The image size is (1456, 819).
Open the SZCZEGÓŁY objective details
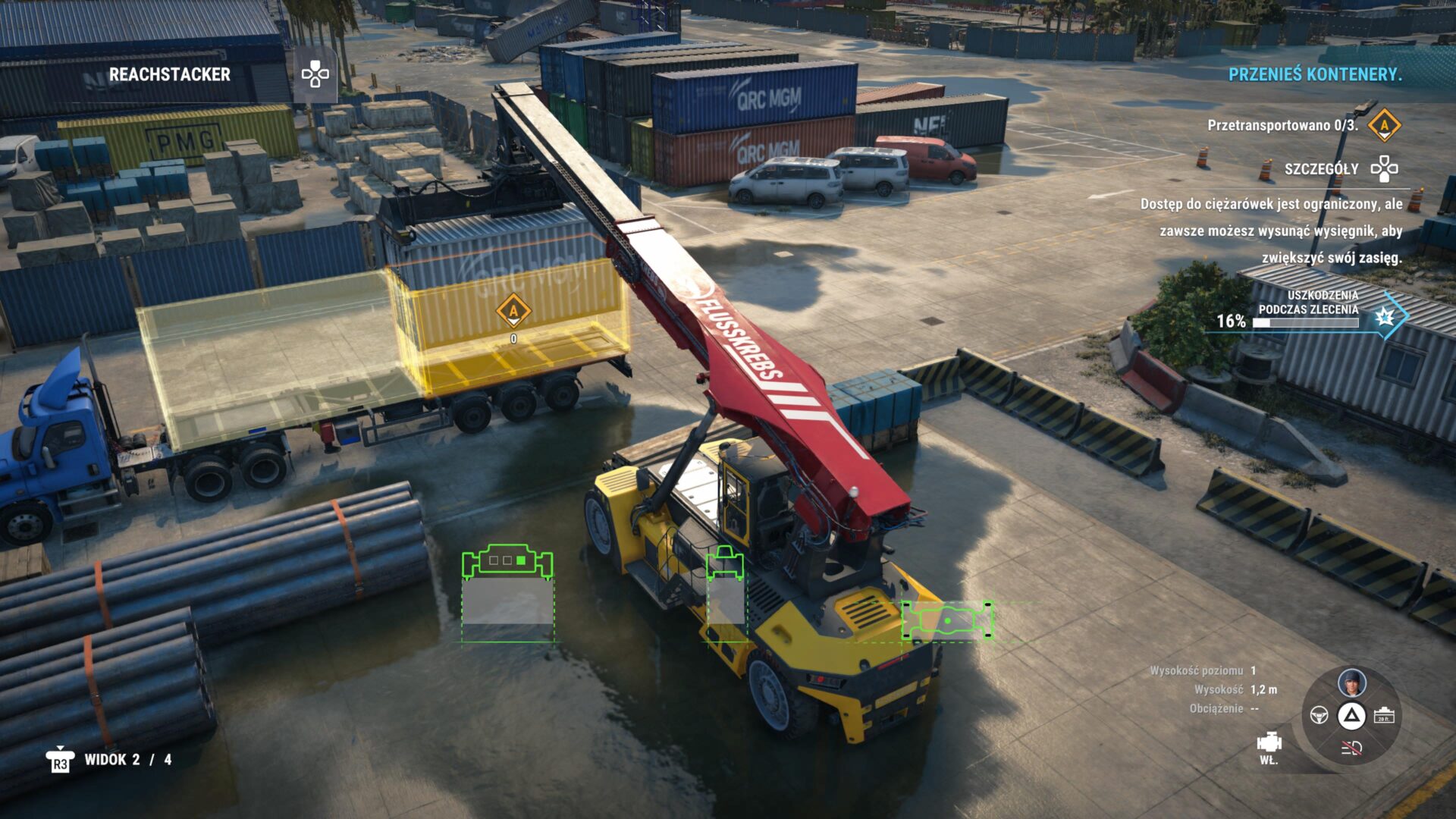pos(1322,169)
